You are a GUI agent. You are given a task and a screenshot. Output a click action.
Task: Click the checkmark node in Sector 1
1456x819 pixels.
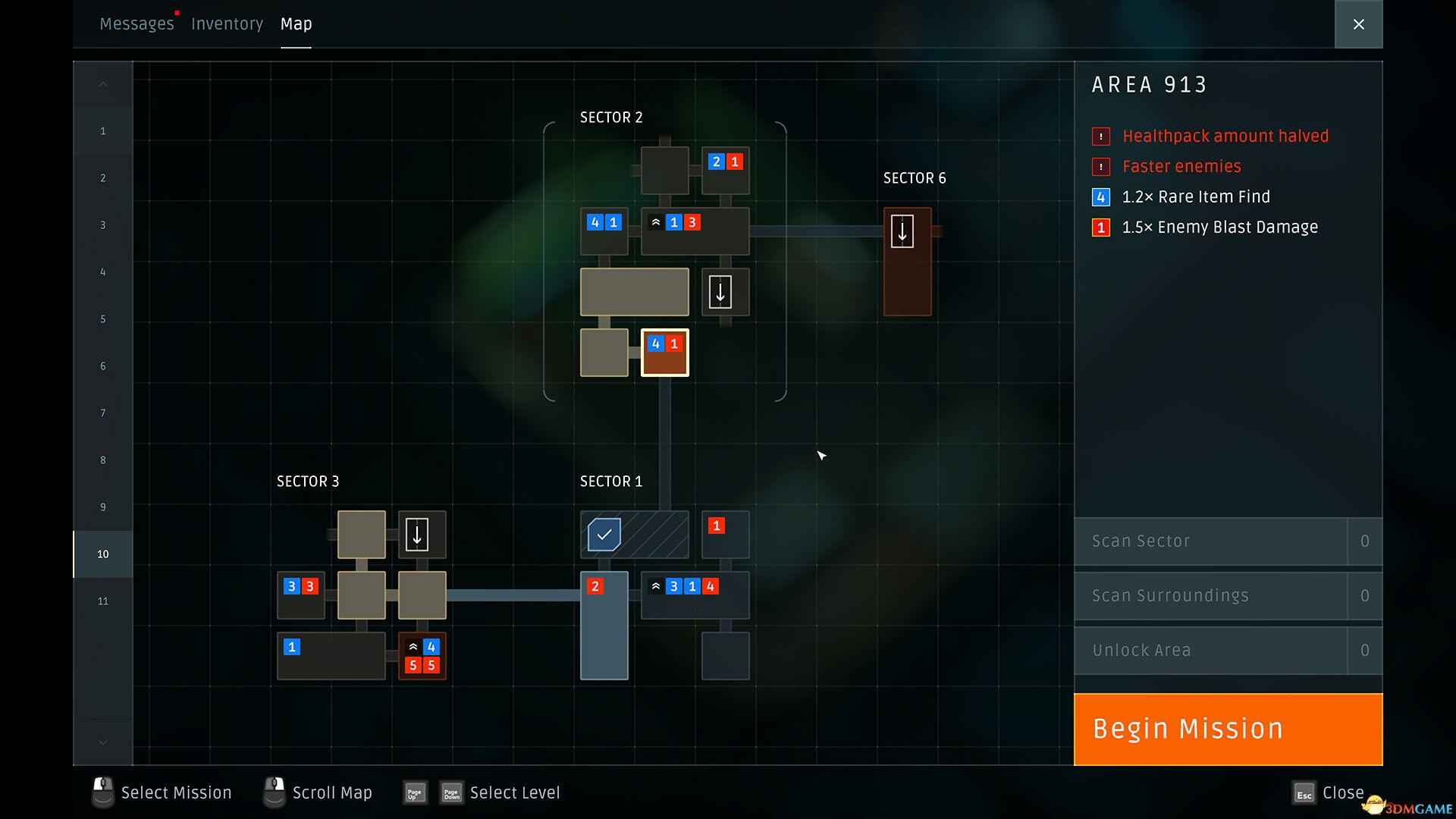pyautogui.click(x=603, y=534)
